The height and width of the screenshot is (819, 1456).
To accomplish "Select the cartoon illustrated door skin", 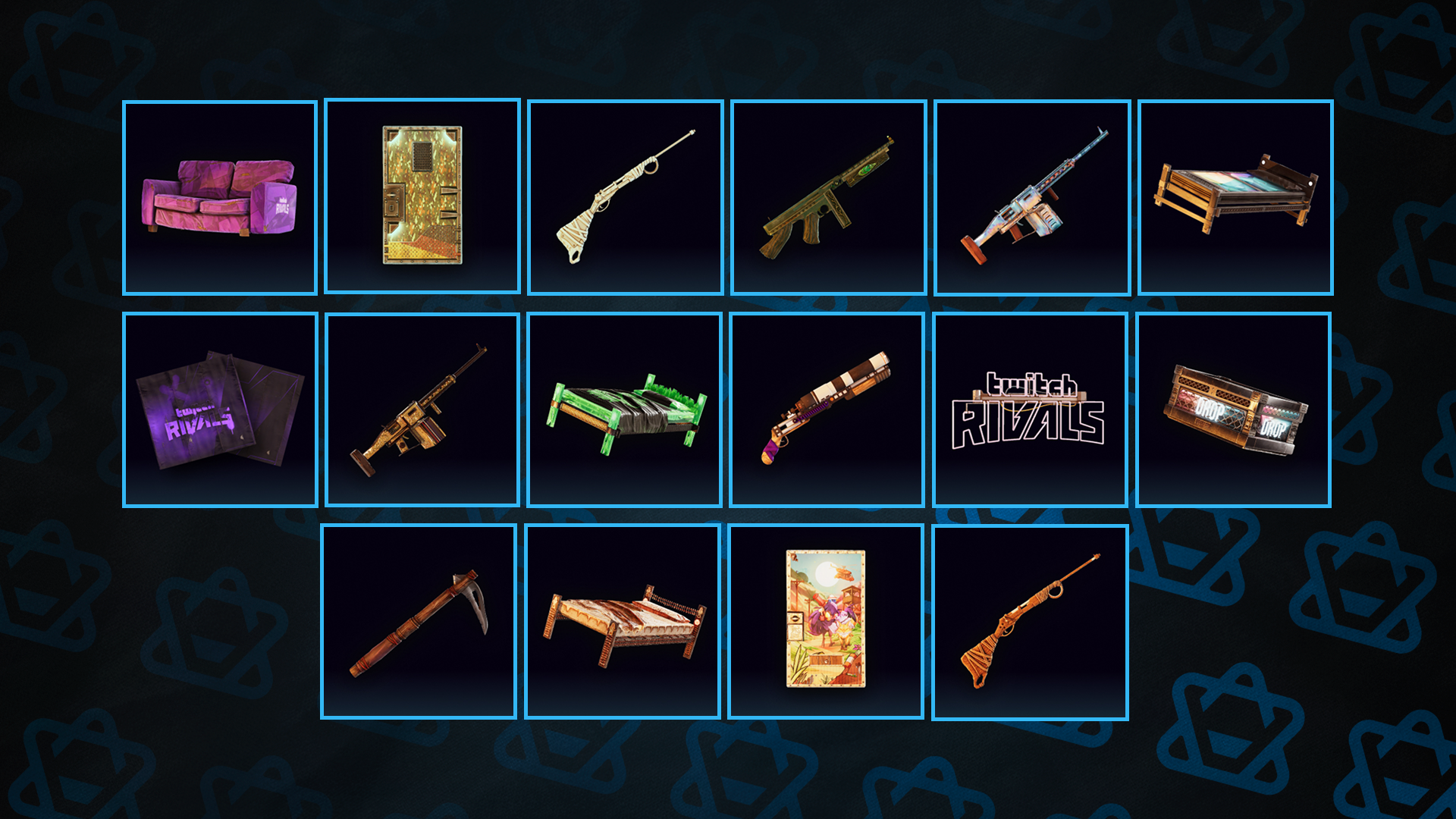I will click(826, 621).
